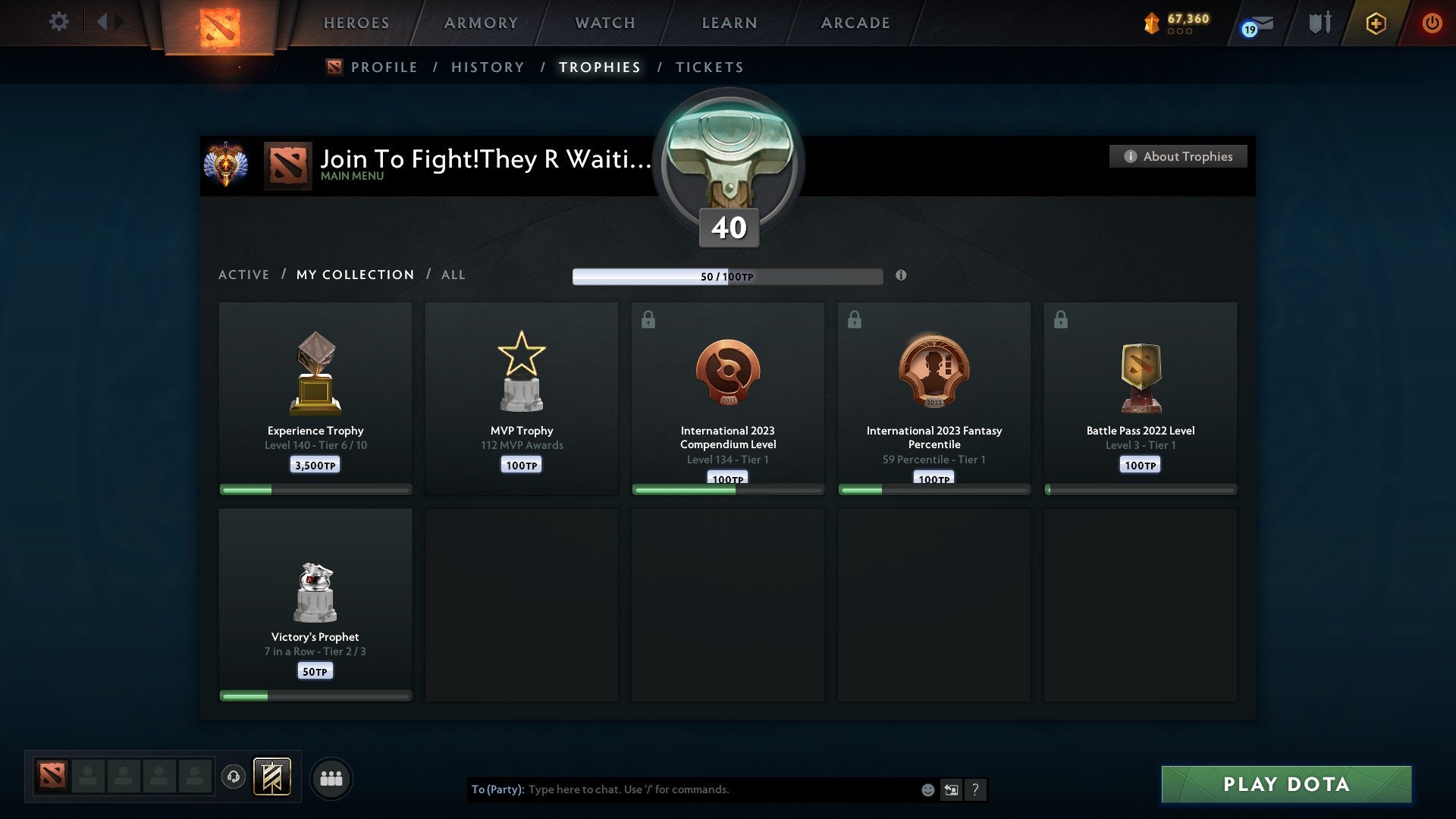
Task: Click the shards currency icon
Action: (1151, 23)
